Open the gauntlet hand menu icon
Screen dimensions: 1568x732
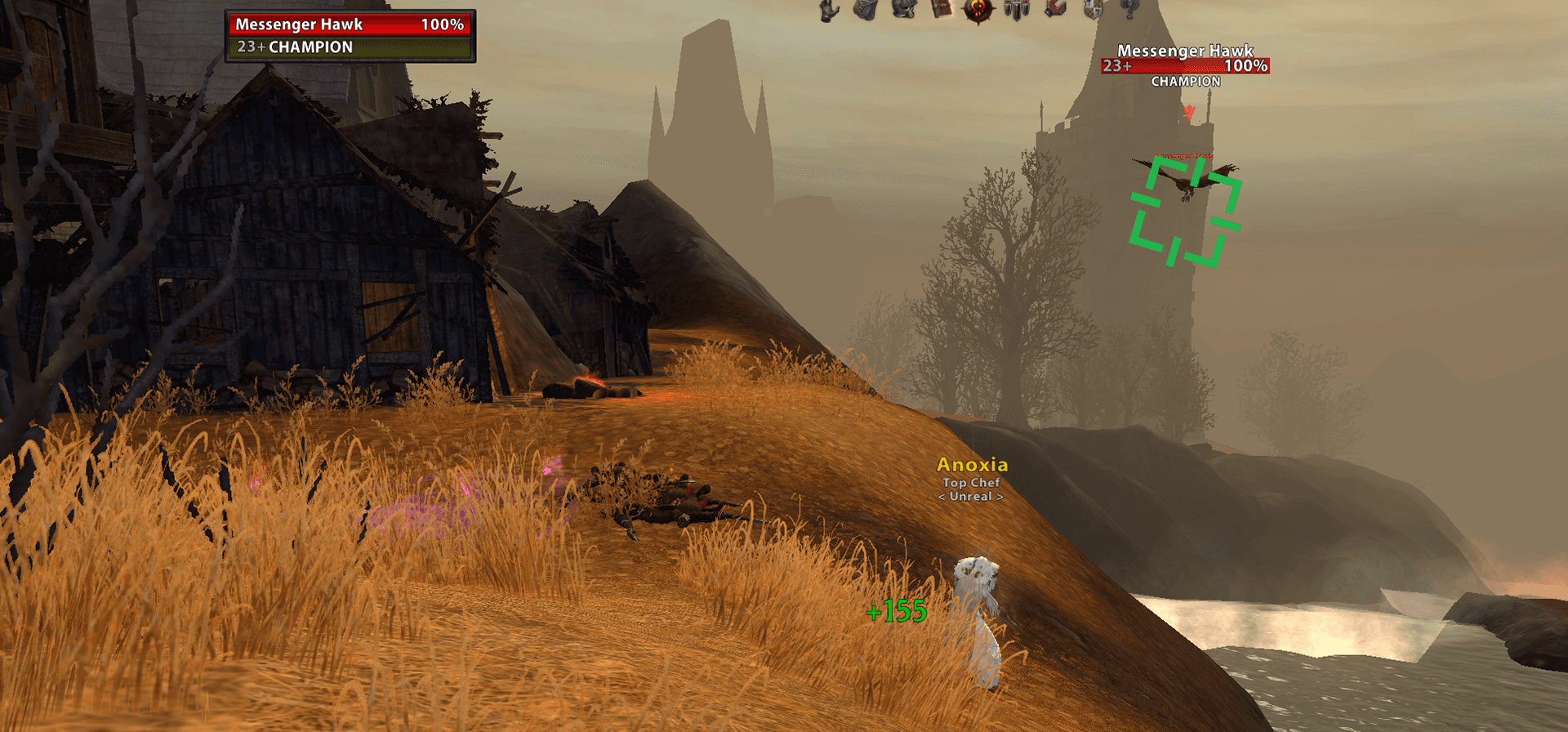pyautogui.click(x=829, y=10)
